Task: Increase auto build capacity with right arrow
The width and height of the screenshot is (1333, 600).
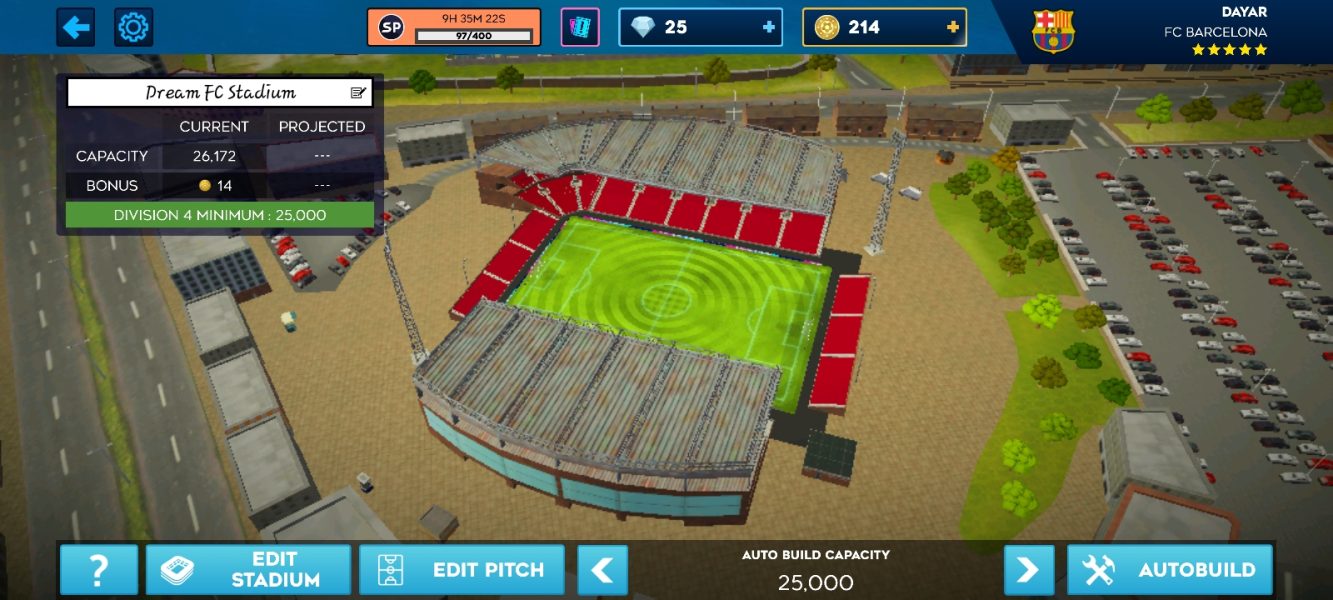Action: point(1029,570)
